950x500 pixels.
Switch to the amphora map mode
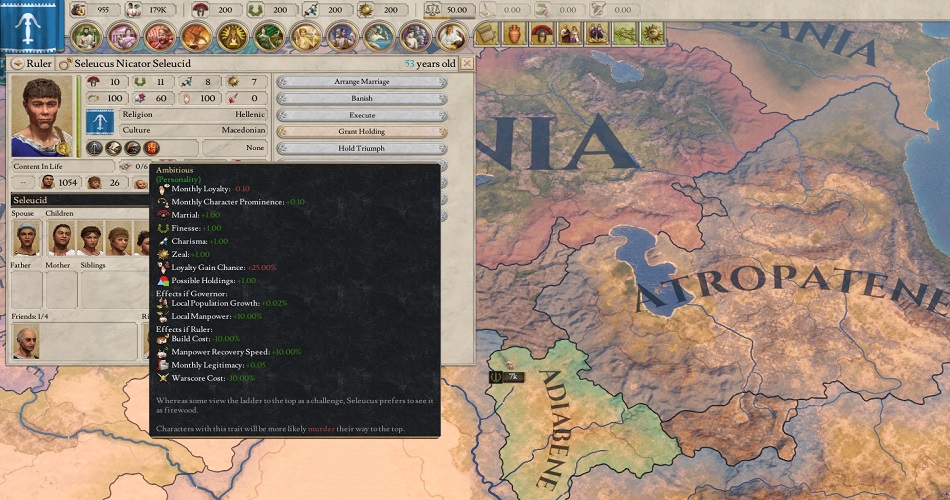pos(514,34)
